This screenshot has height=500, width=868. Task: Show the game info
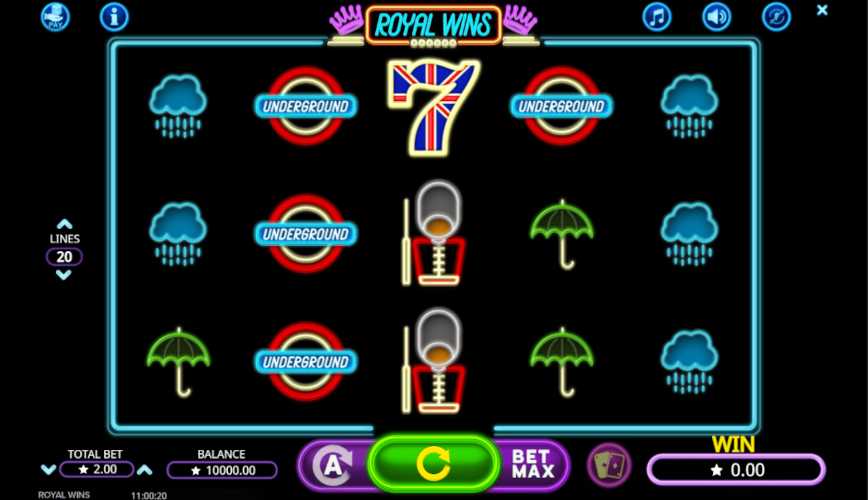tap(114, 16)
